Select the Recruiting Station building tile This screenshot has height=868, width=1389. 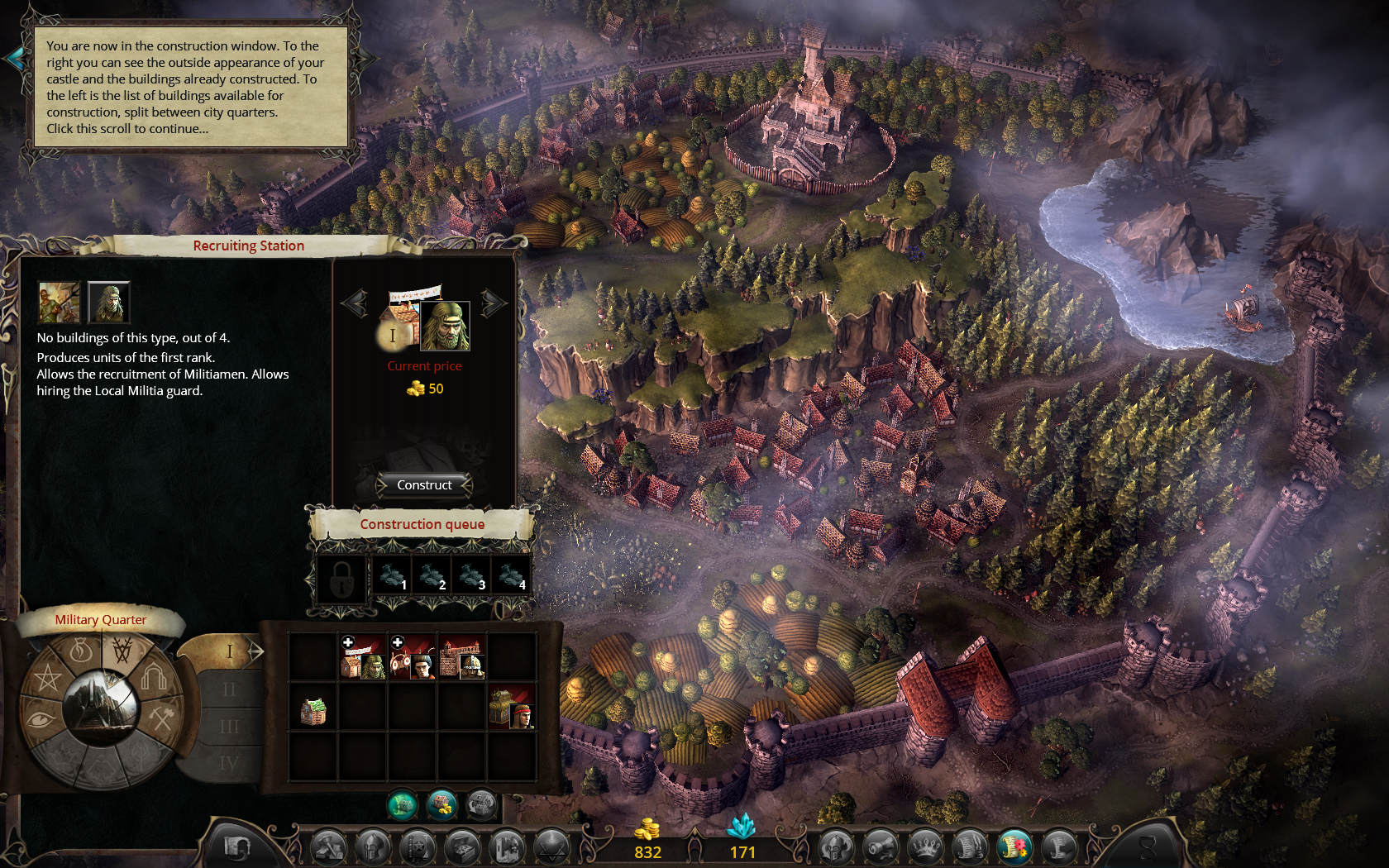tap(362, 658)
